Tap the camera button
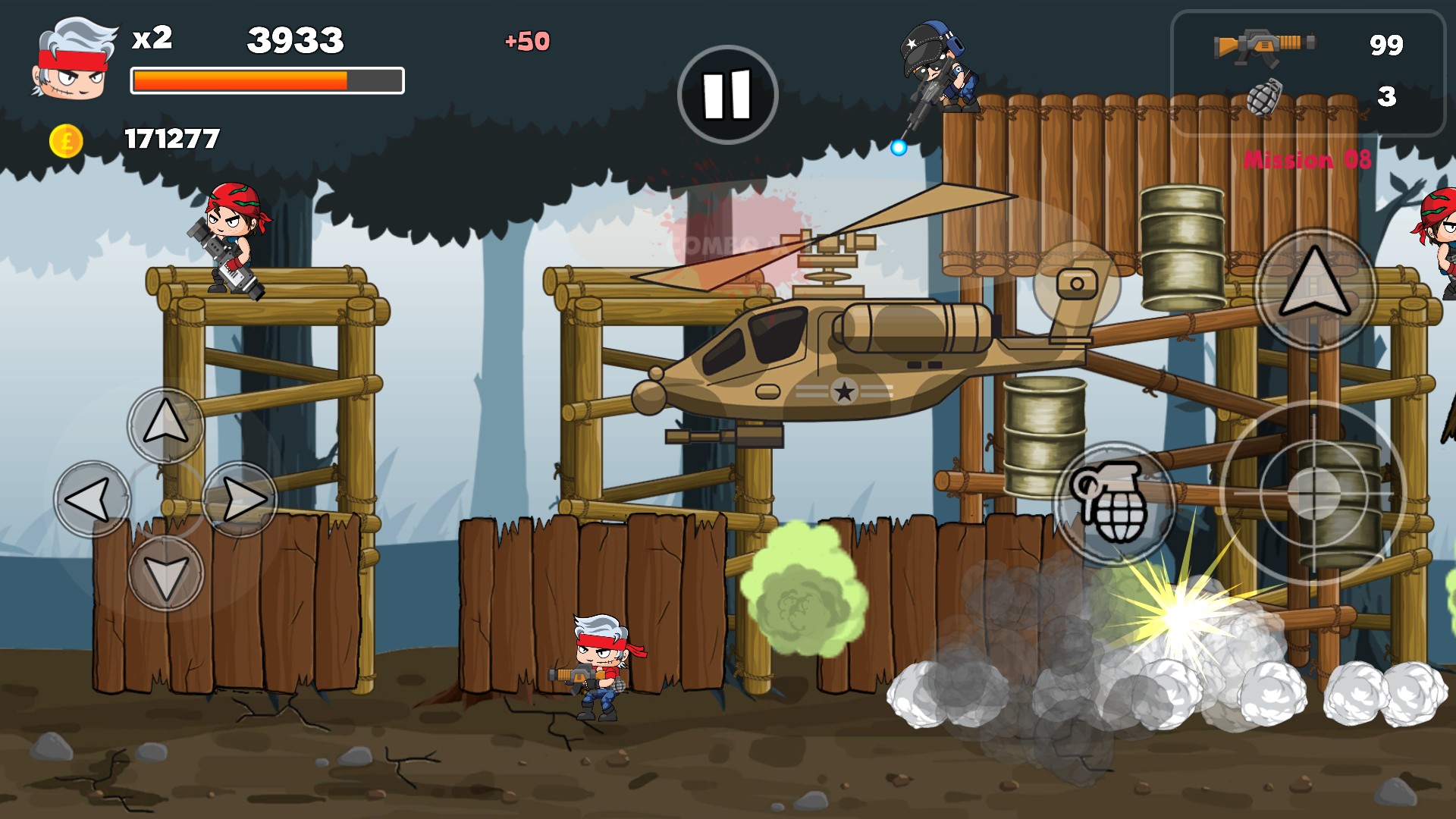1456x819 pixels. point(1077,284)
